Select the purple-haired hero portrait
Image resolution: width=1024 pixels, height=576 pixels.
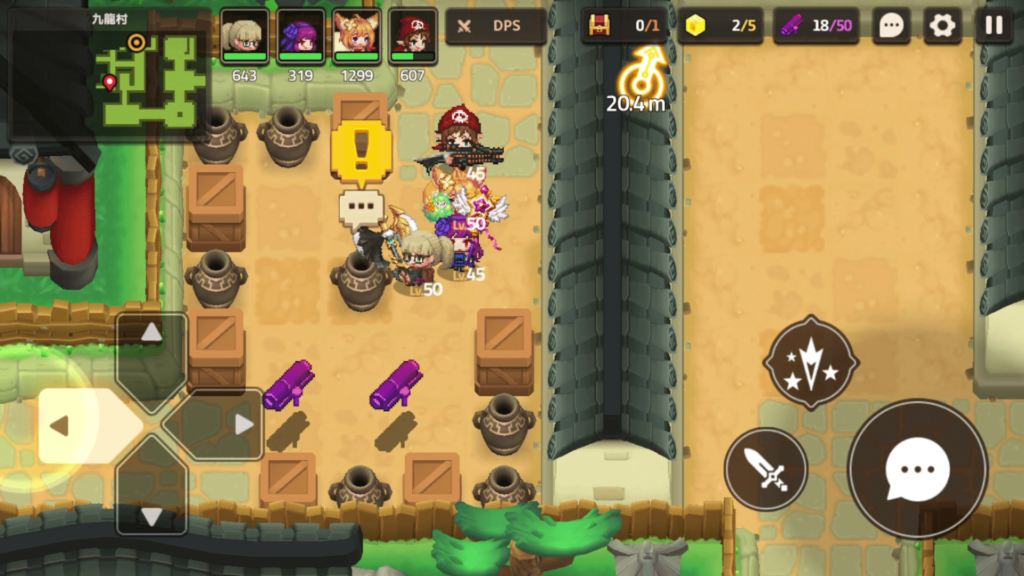(300, 37)
